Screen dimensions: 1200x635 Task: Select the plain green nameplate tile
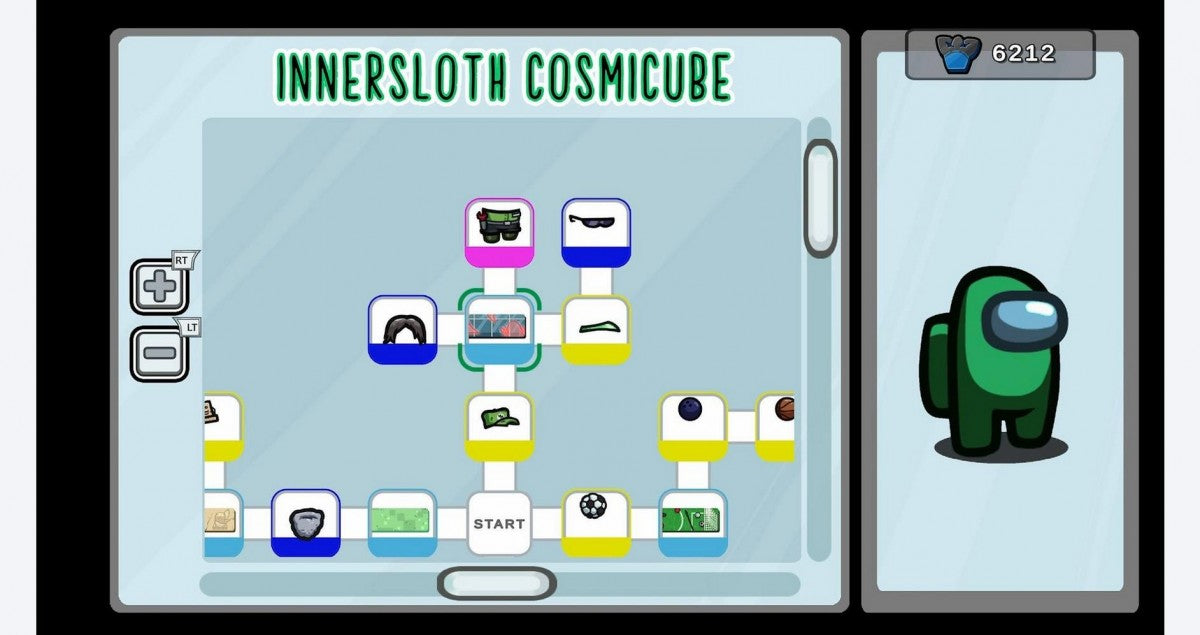(402, 521)
